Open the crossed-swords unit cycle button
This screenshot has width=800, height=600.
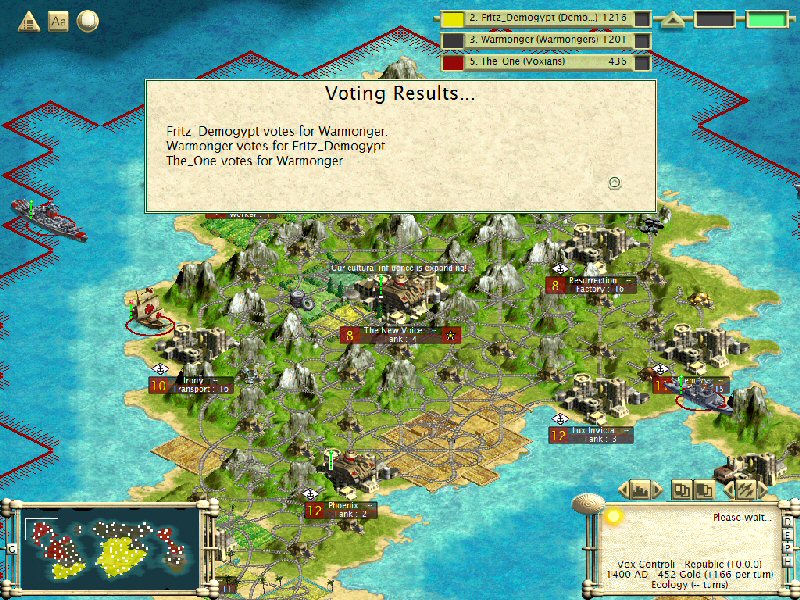pos(746,489)
